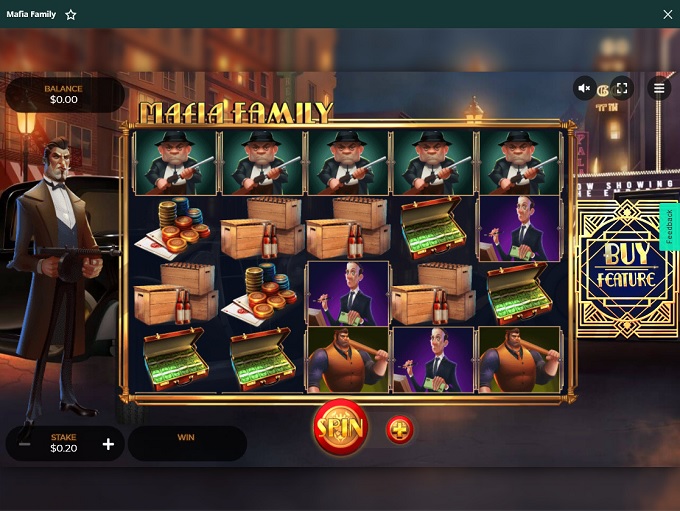This screenshot has height=511, width=680.
Task: Increase the stake amount
Action: [108, 444]
